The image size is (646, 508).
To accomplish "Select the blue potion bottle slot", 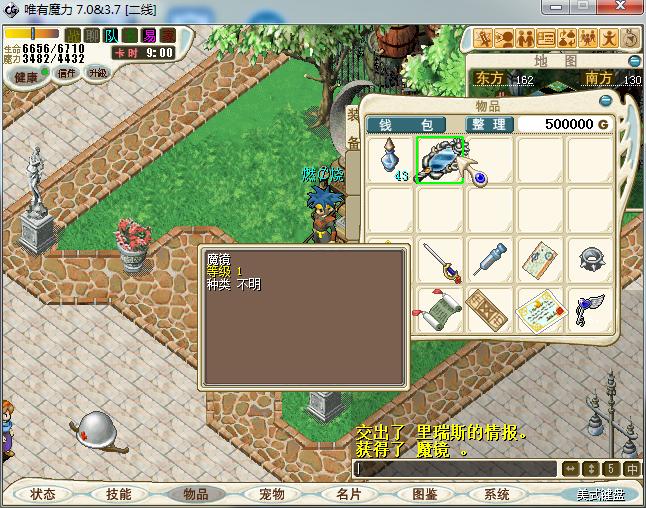I will point(390,160).
